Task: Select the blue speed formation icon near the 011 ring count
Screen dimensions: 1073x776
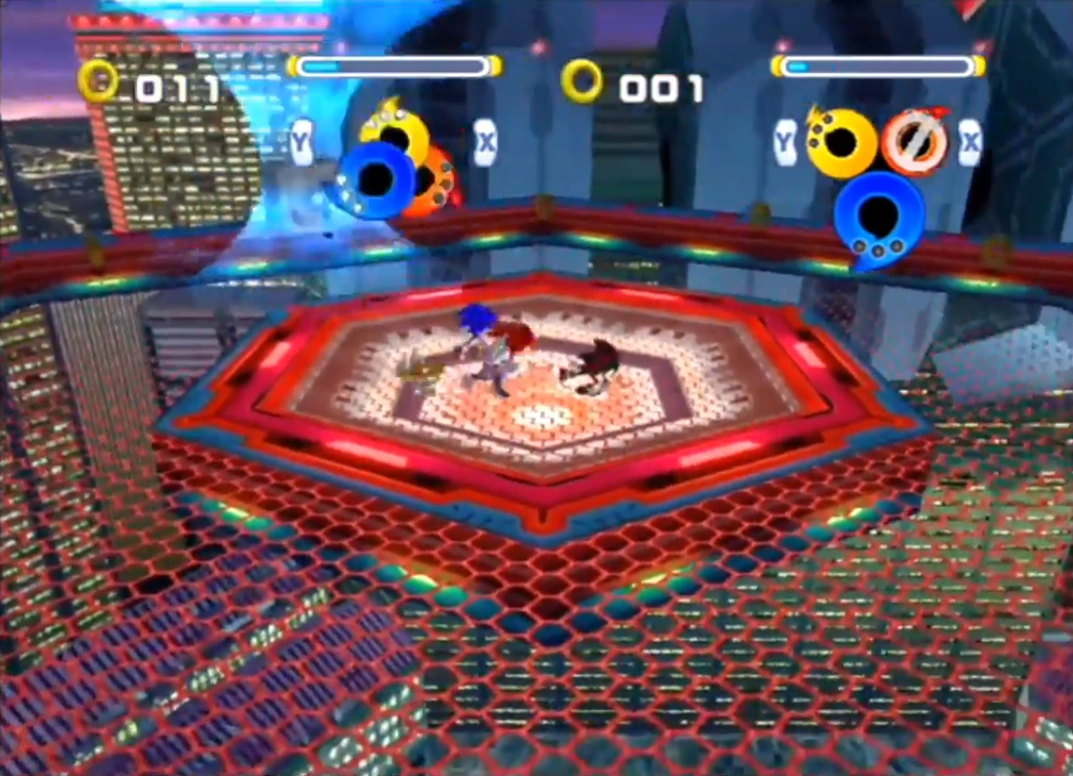Action: pos(375,179)
